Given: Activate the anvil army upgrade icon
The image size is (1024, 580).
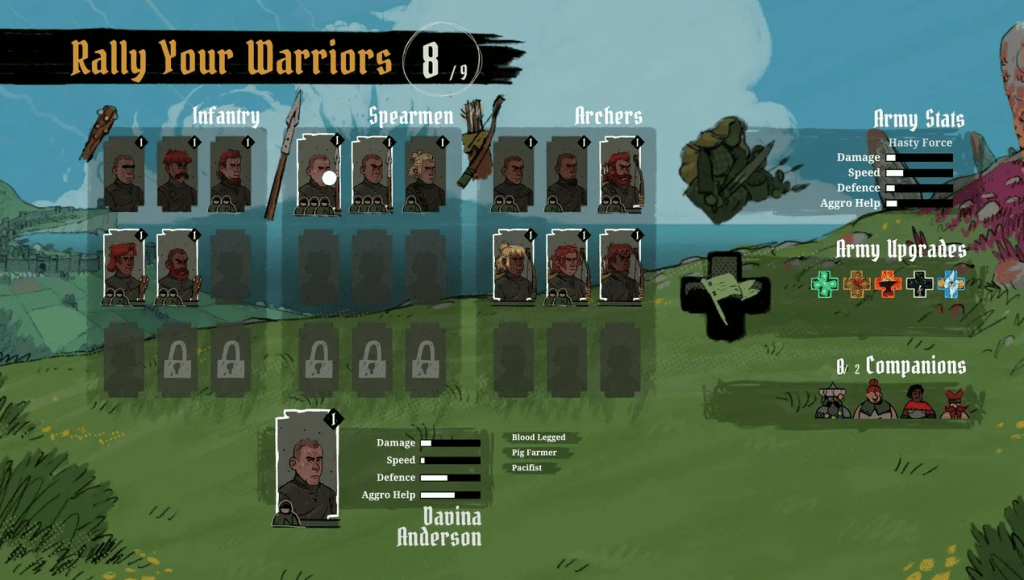Looking at the screenshot, I should [x=887, y=284].
